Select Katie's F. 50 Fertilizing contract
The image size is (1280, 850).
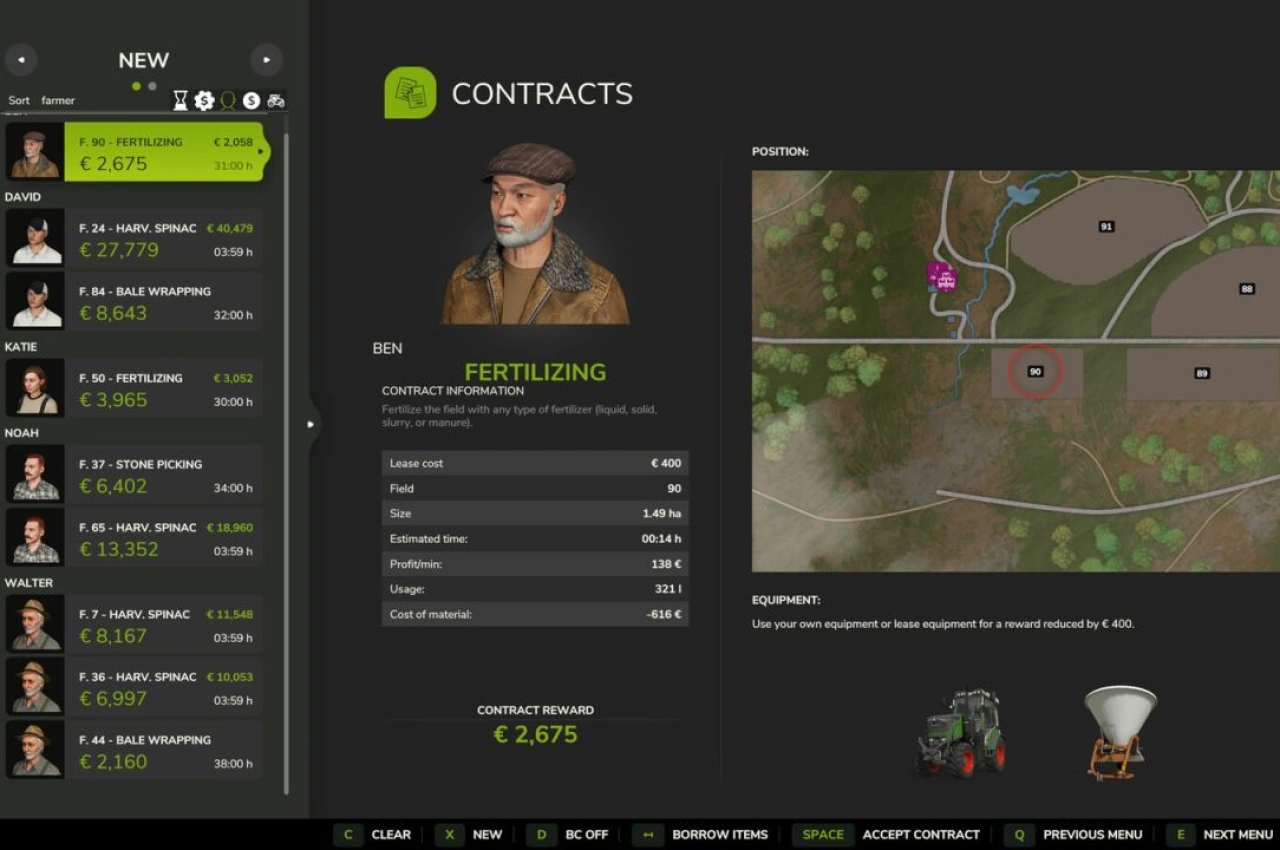pyautogui.click(x=160, y=389)
